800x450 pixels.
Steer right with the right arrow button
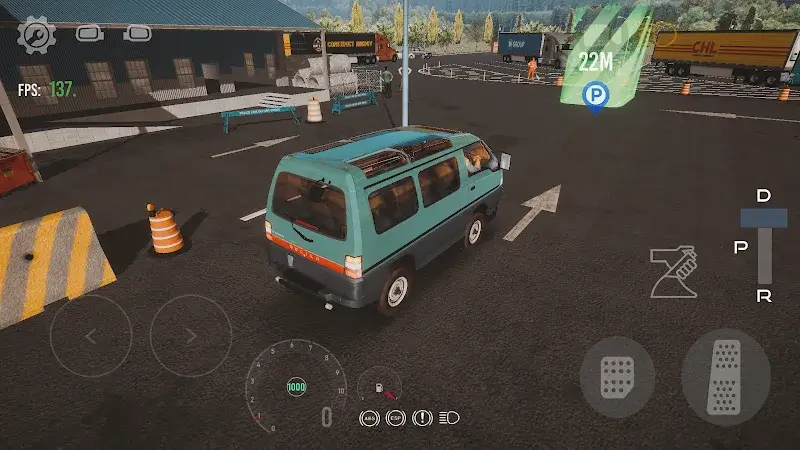(191, 336)
